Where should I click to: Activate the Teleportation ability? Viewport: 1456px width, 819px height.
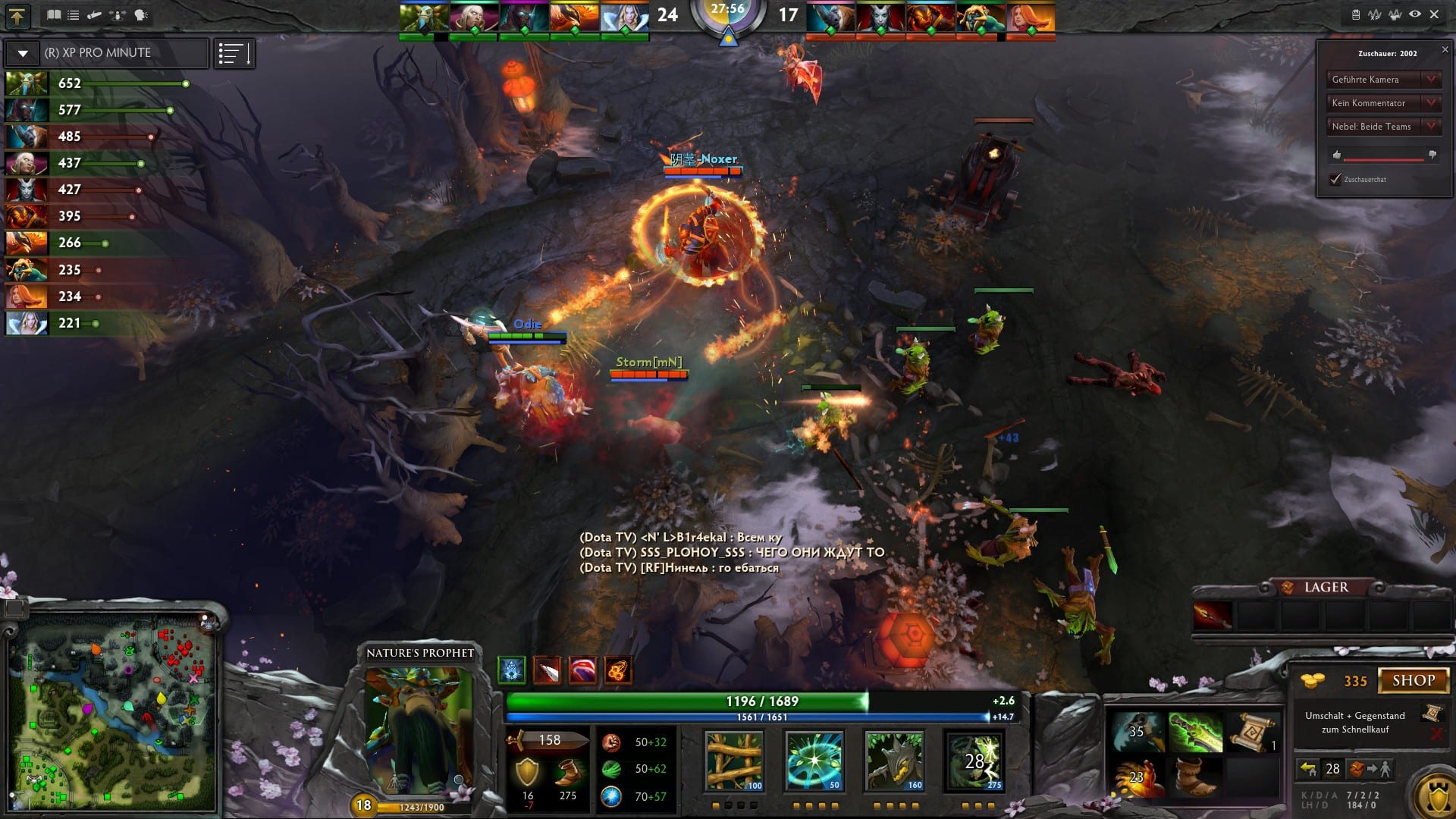click(x=814, y=761)
